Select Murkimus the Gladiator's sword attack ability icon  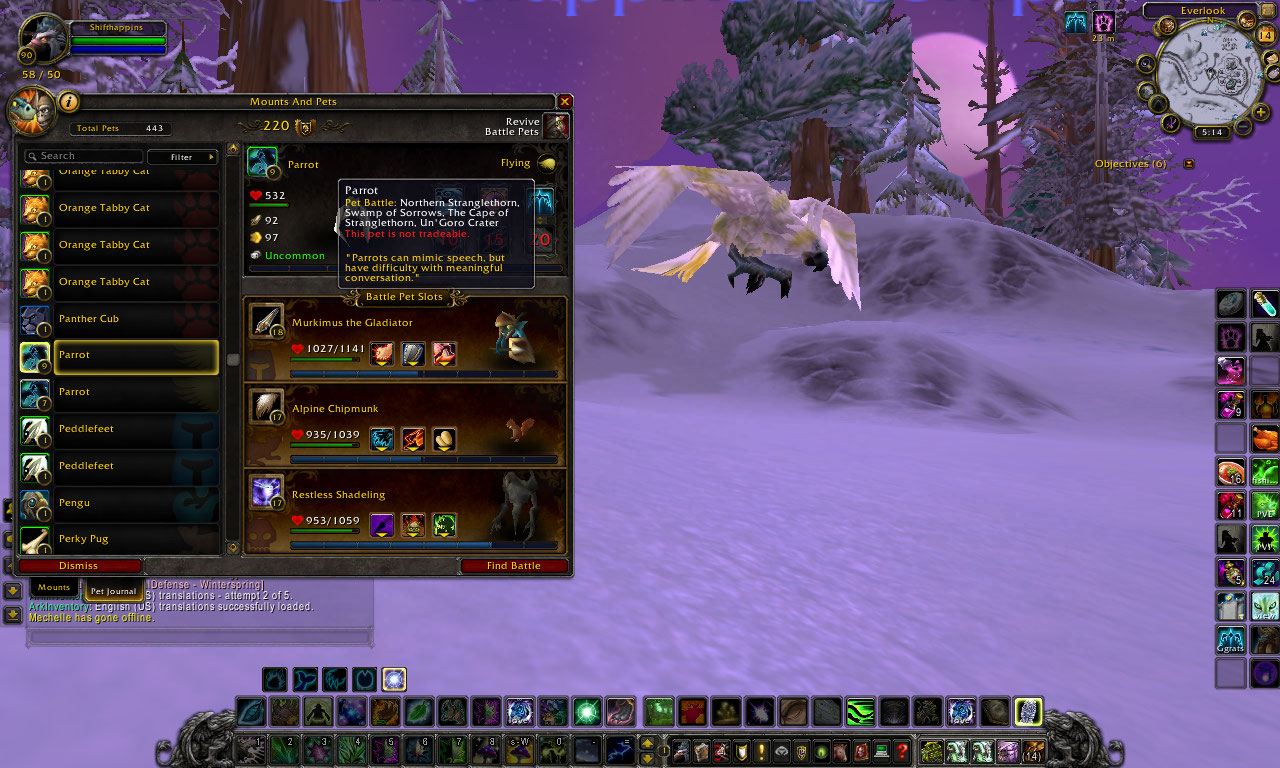[x=382, y=353]
